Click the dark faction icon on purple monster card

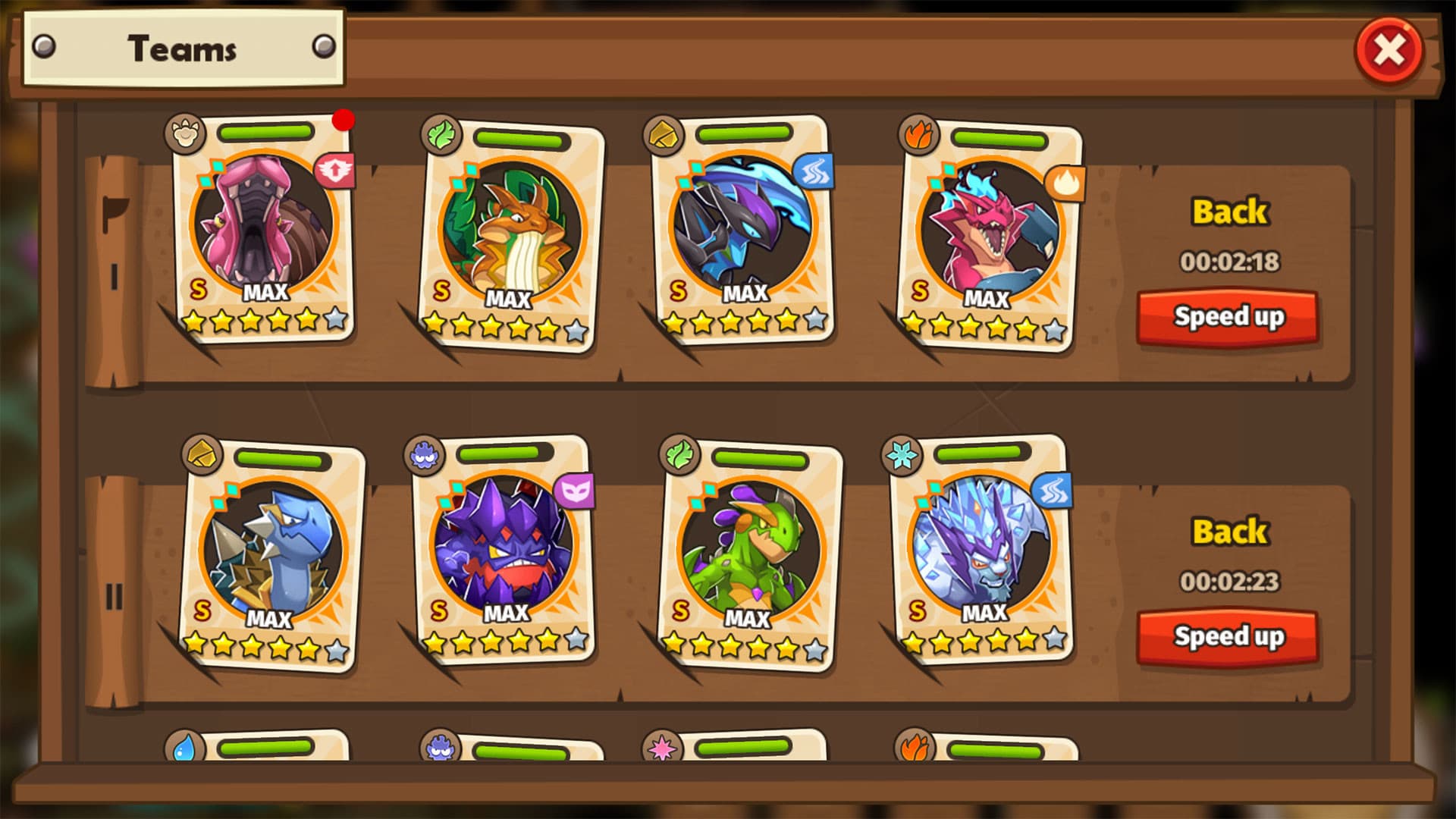point(425,453)
